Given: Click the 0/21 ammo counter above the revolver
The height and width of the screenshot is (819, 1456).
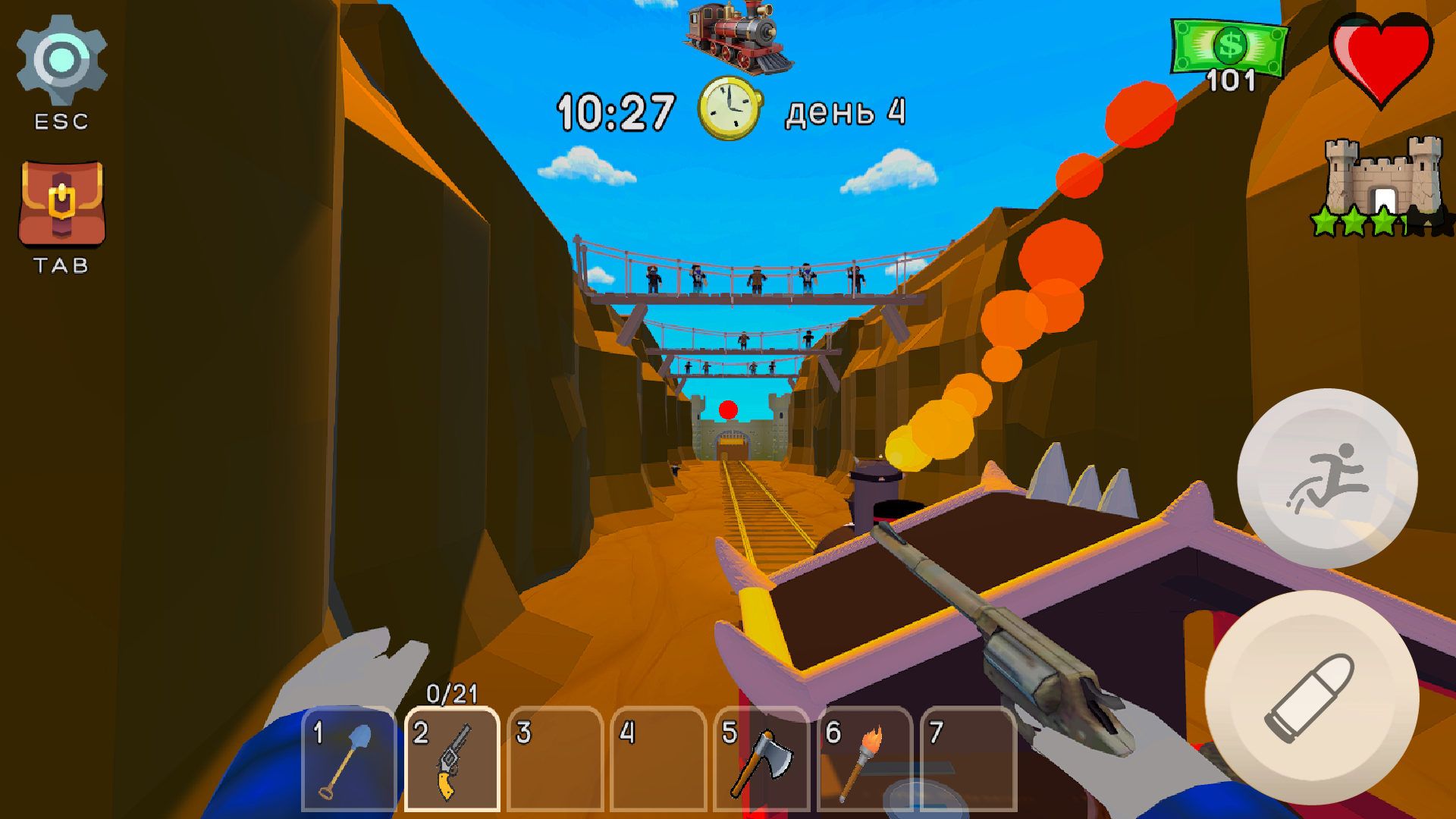Looking at the screenshot, I should click(x=453, y=692).
